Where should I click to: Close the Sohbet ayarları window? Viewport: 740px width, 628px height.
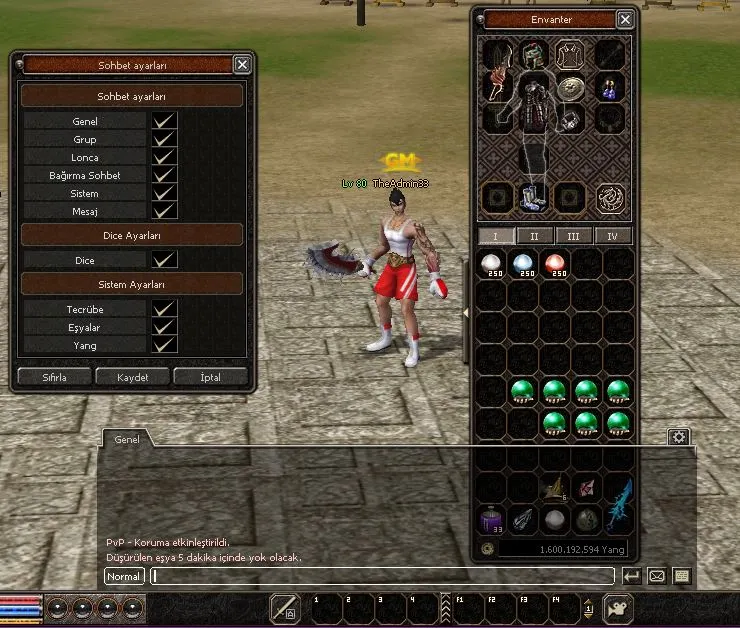click(x=242, y=64)
